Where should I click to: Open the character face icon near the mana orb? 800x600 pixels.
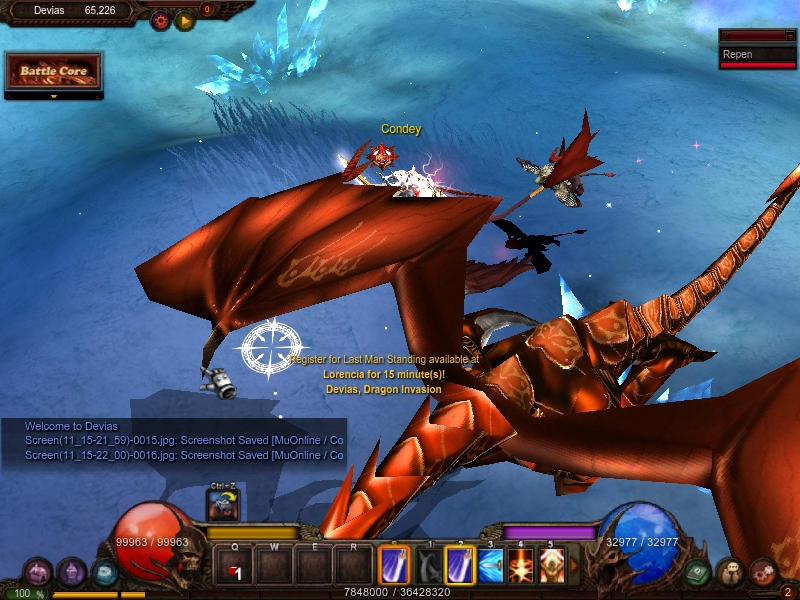click(x=730, y=572)
